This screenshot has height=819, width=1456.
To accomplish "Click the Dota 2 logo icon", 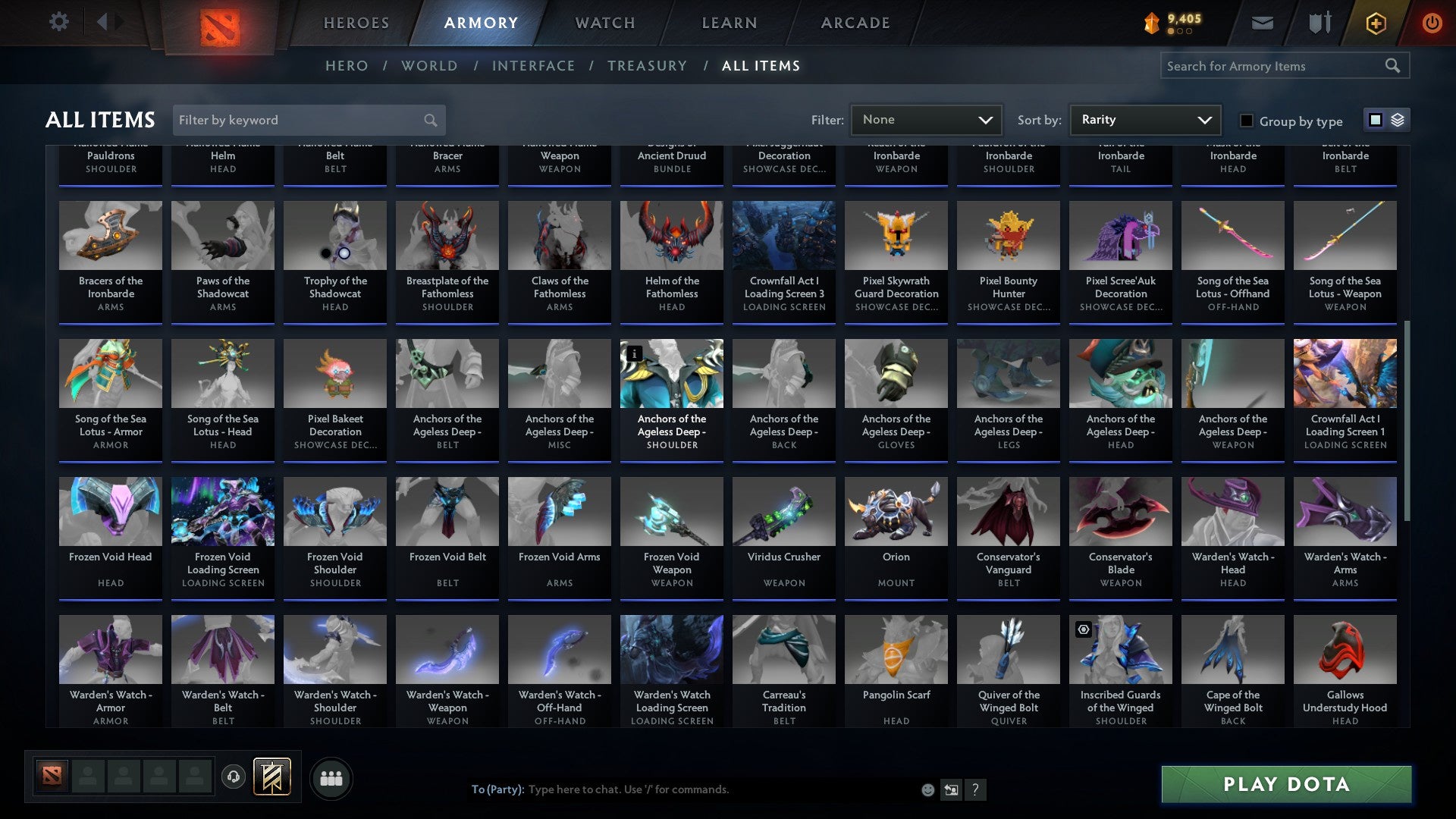I will point(221,24).
